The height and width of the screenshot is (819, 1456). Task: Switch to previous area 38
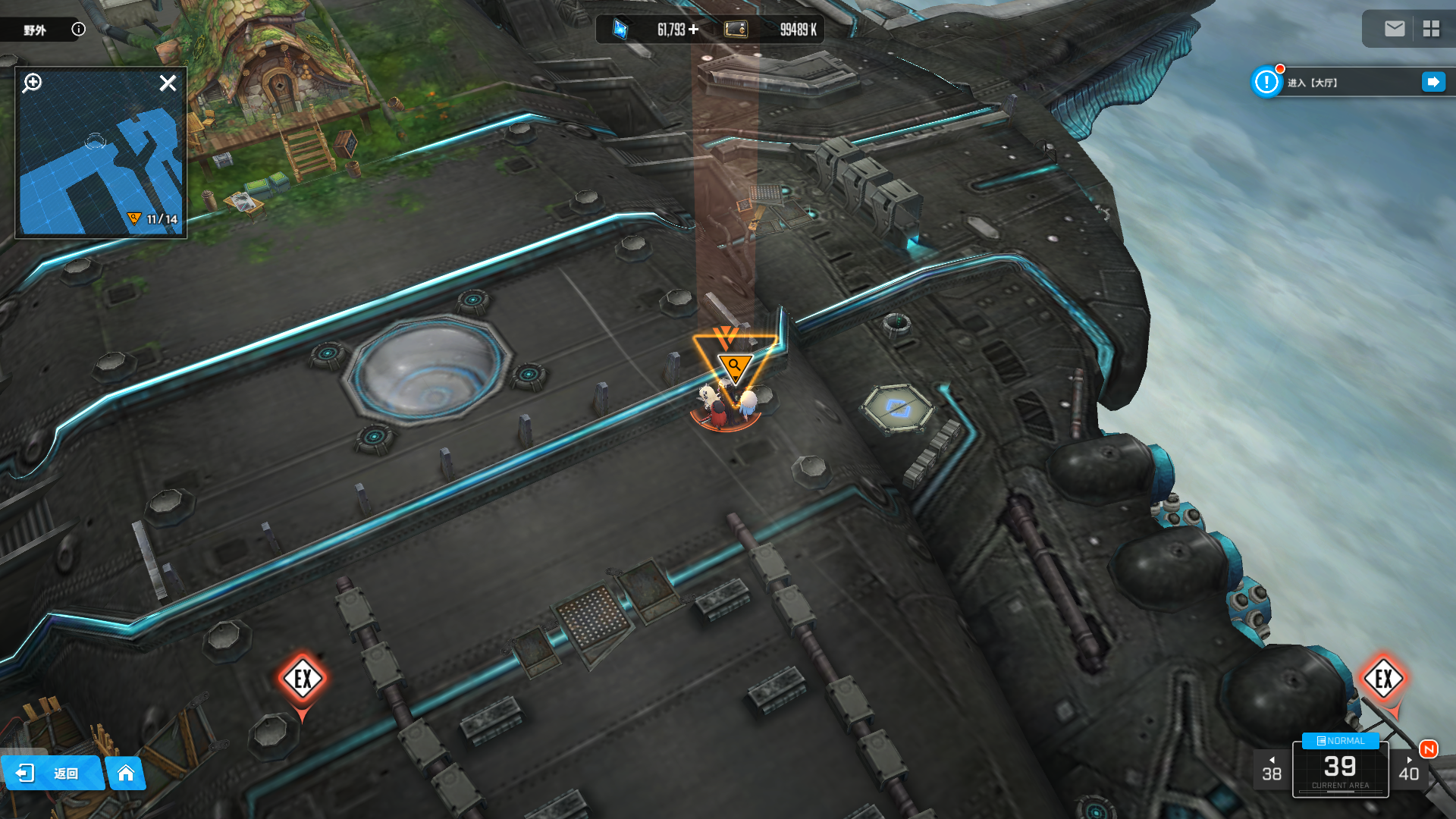click(1272, 770)
